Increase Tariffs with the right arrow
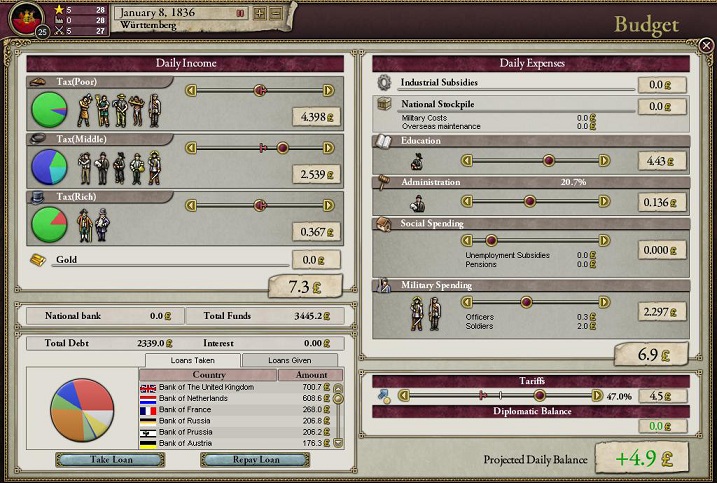Screen dimensions: 717x483 point(599,395)
